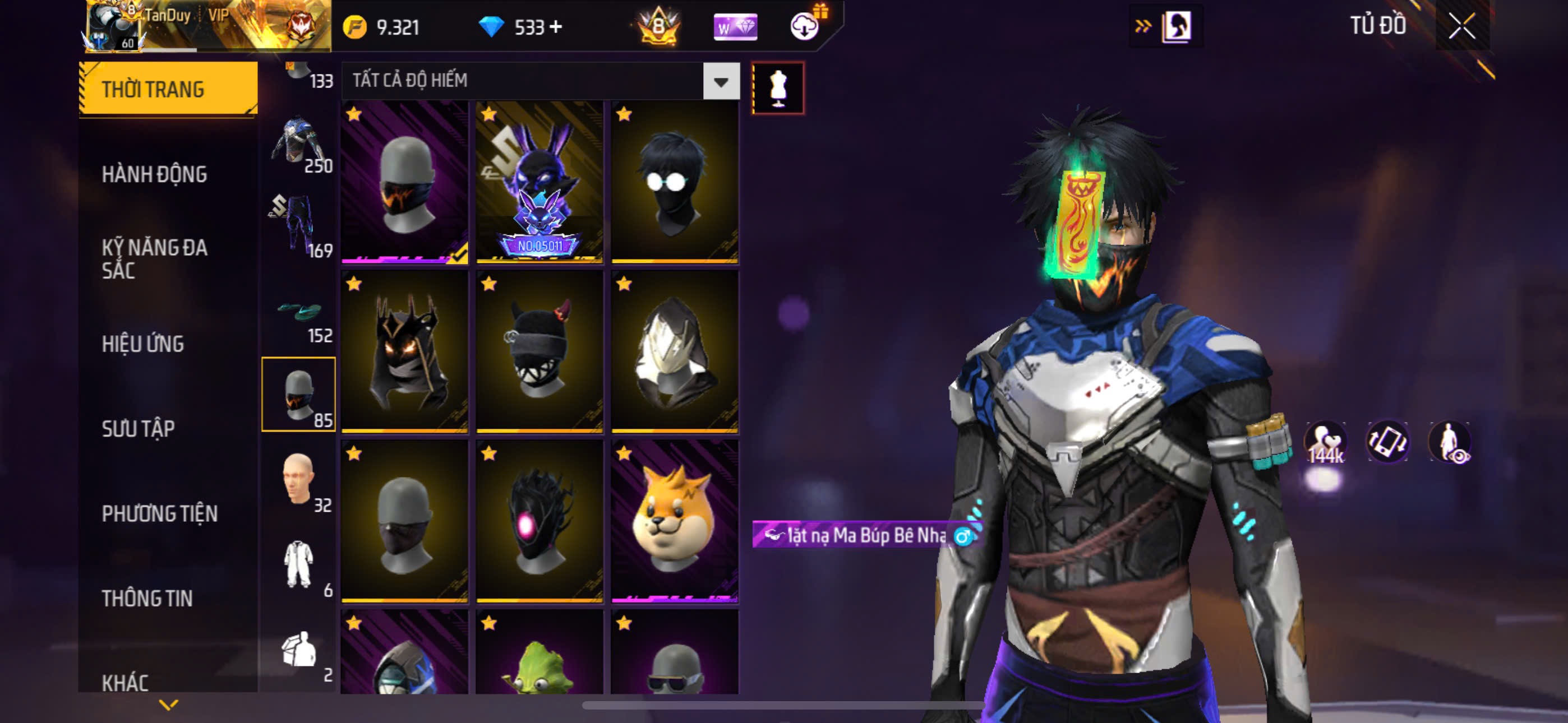Close the wardrobe screen

click(x=1461, y=26)
